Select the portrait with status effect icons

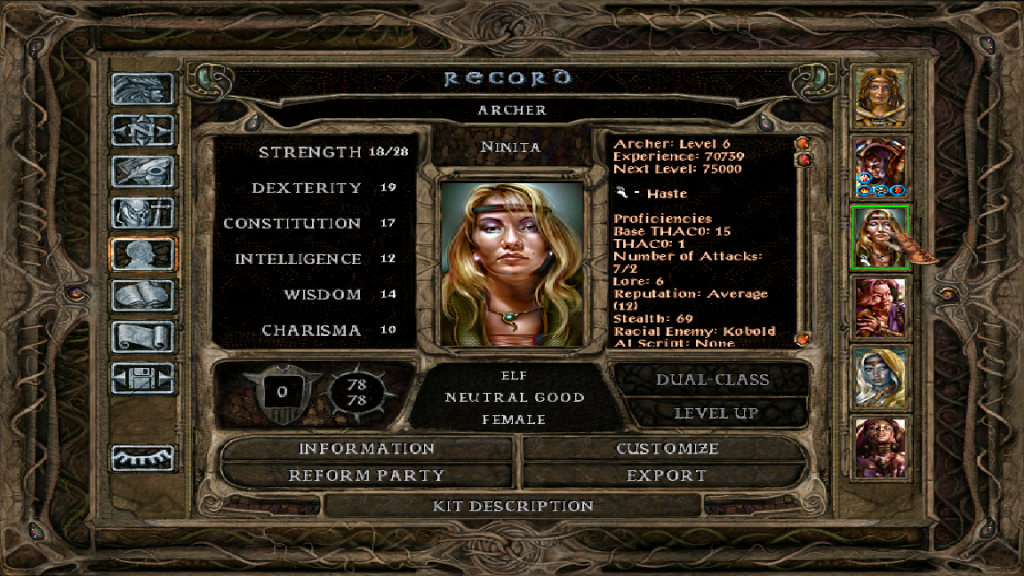[881, 166]
